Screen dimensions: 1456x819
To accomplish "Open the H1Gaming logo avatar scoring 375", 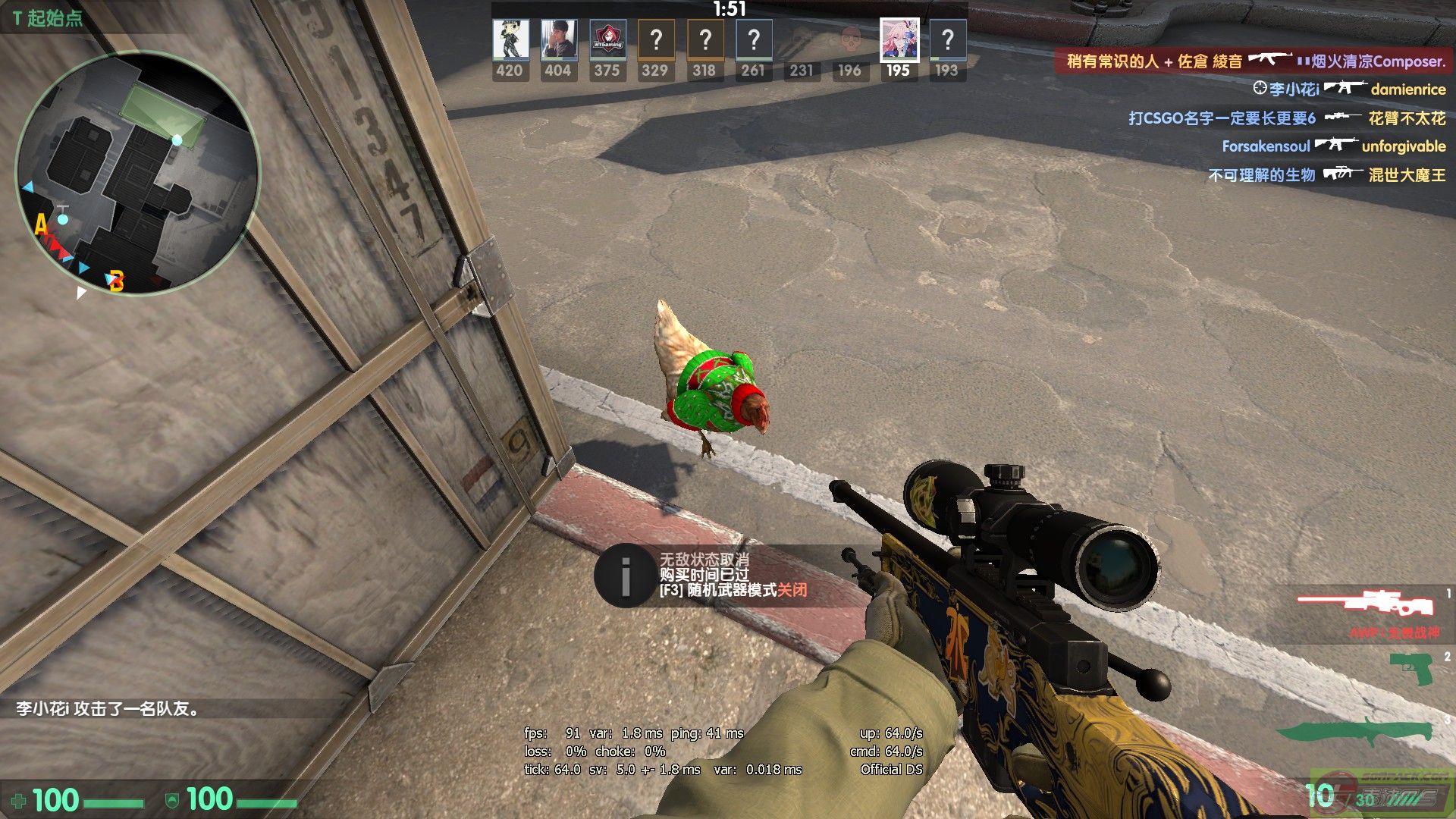I will (607, 40).
